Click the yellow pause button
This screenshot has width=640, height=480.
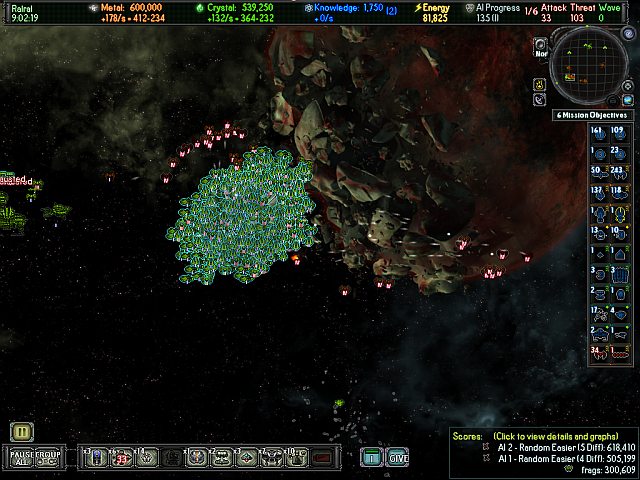pyautogui.click(x=22, y=432)
